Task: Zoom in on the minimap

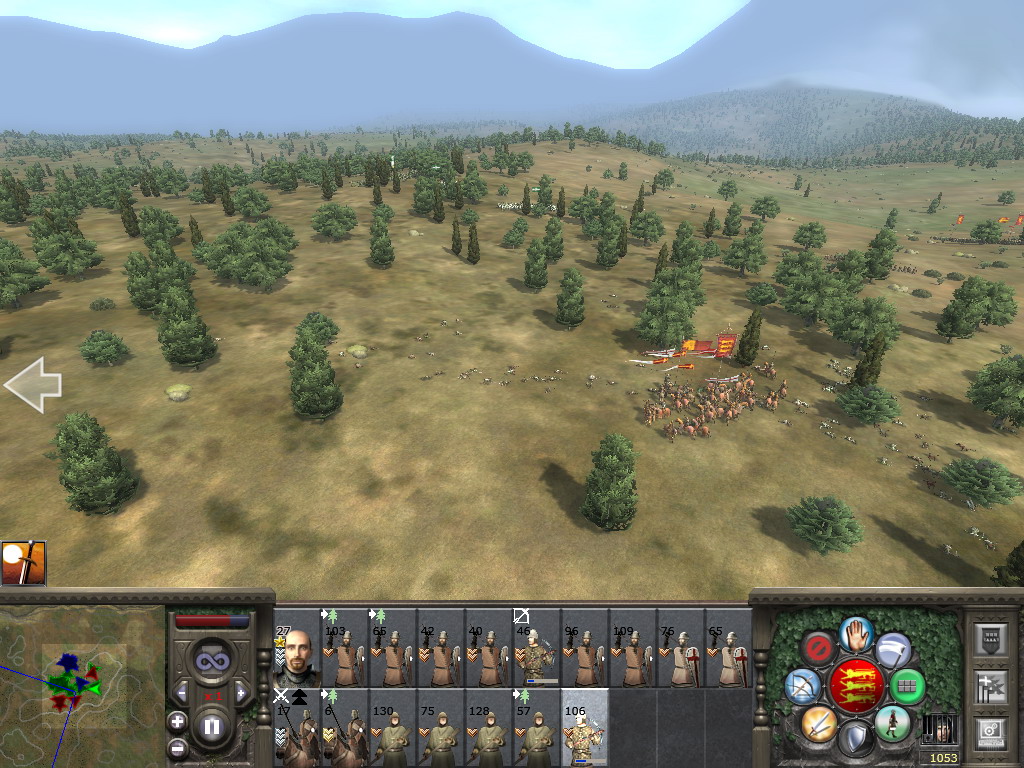Action: pos(177,721)
